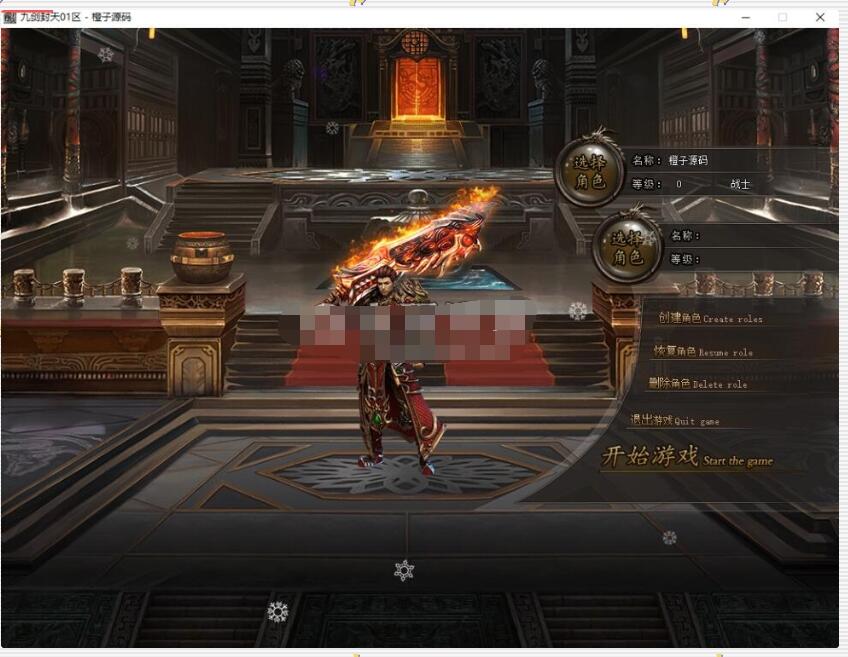Close the game window
Viewport: 848px width, 657px height.
click(x=820, y=17)
